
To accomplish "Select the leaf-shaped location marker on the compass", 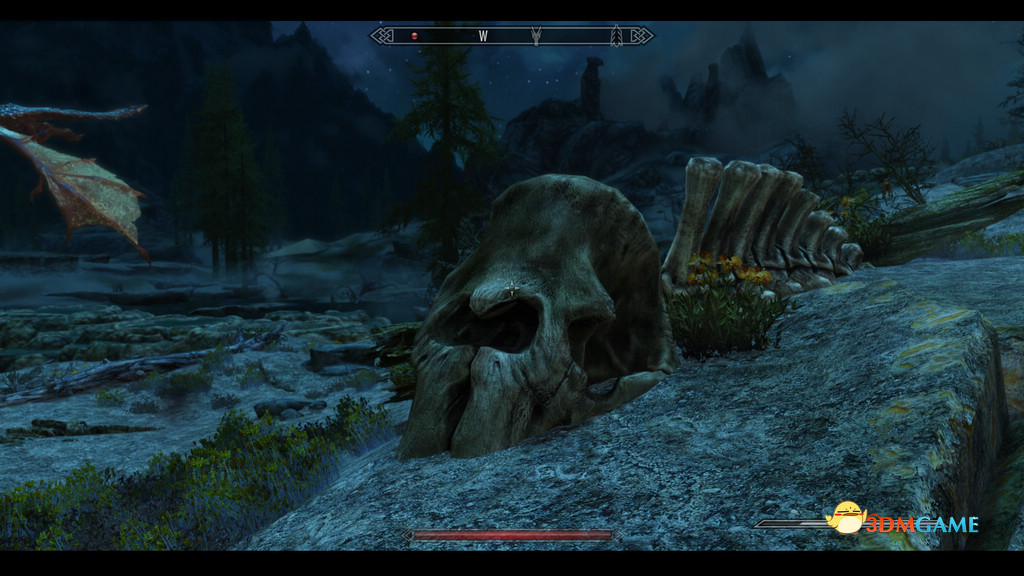I will [616, 36].
